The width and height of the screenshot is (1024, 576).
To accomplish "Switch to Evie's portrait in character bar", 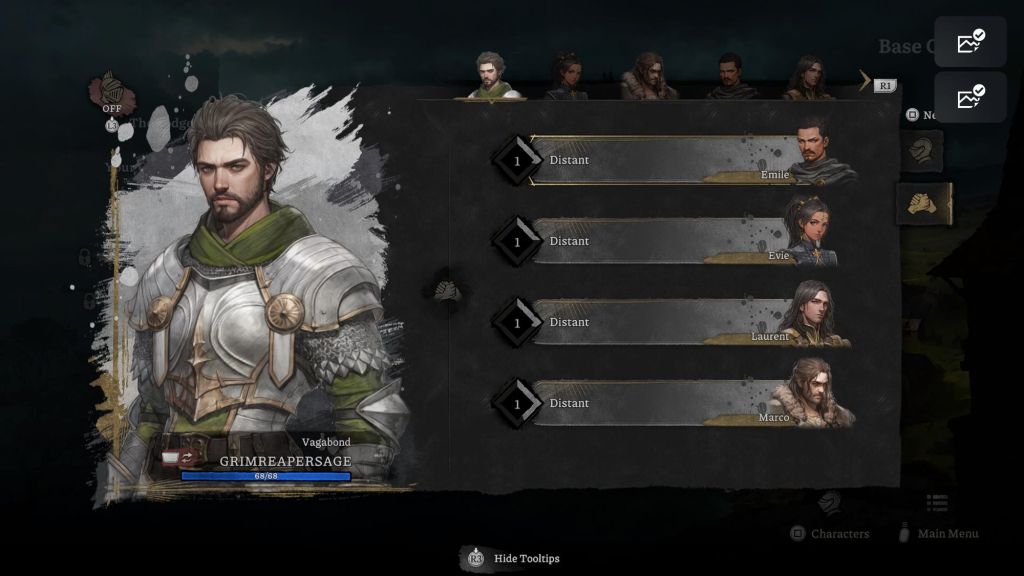I will tap(566, 76).
